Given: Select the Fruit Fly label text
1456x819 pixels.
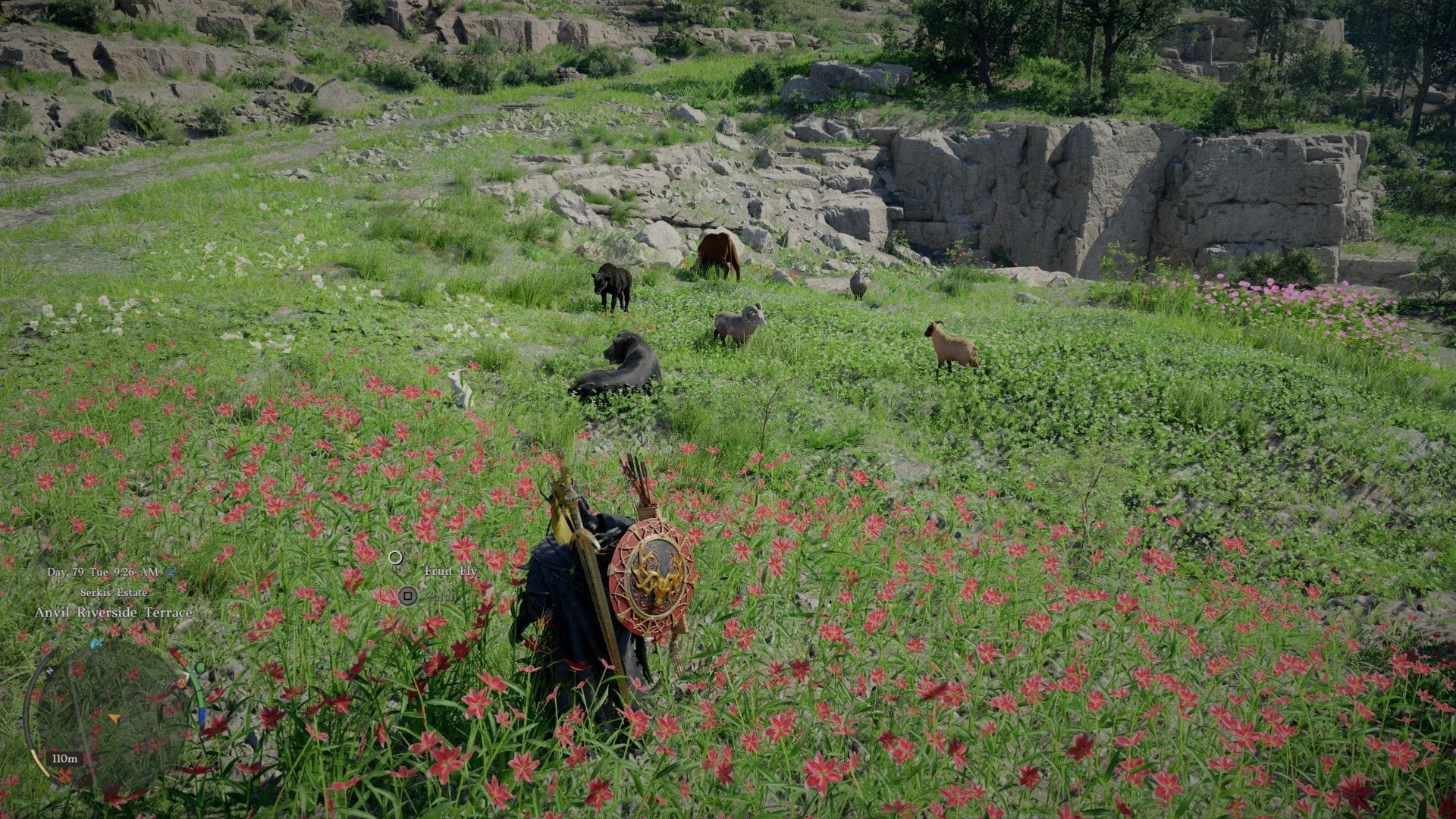Looking at the screenshot, I should click(450, 572).
